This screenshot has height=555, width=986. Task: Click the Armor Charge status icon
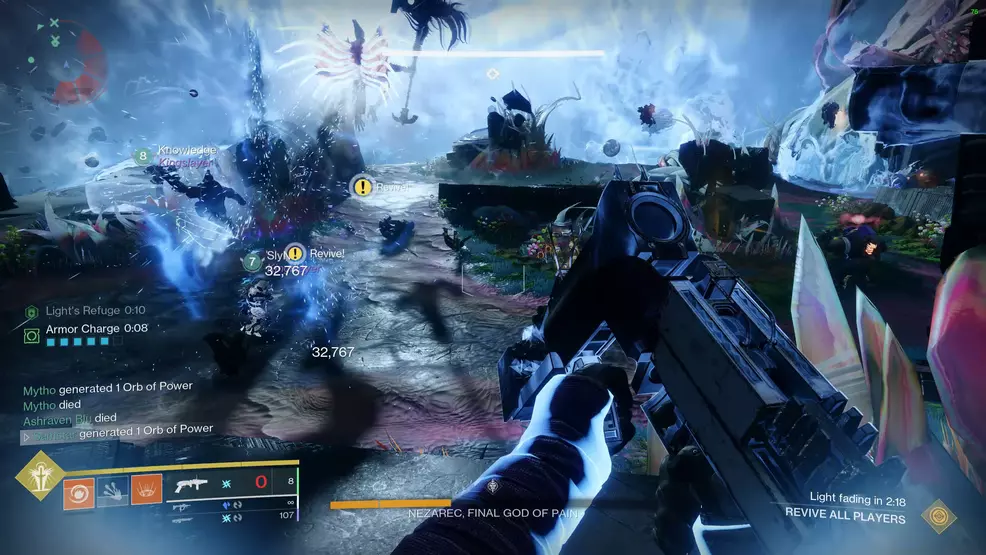(x=31, y=329)
